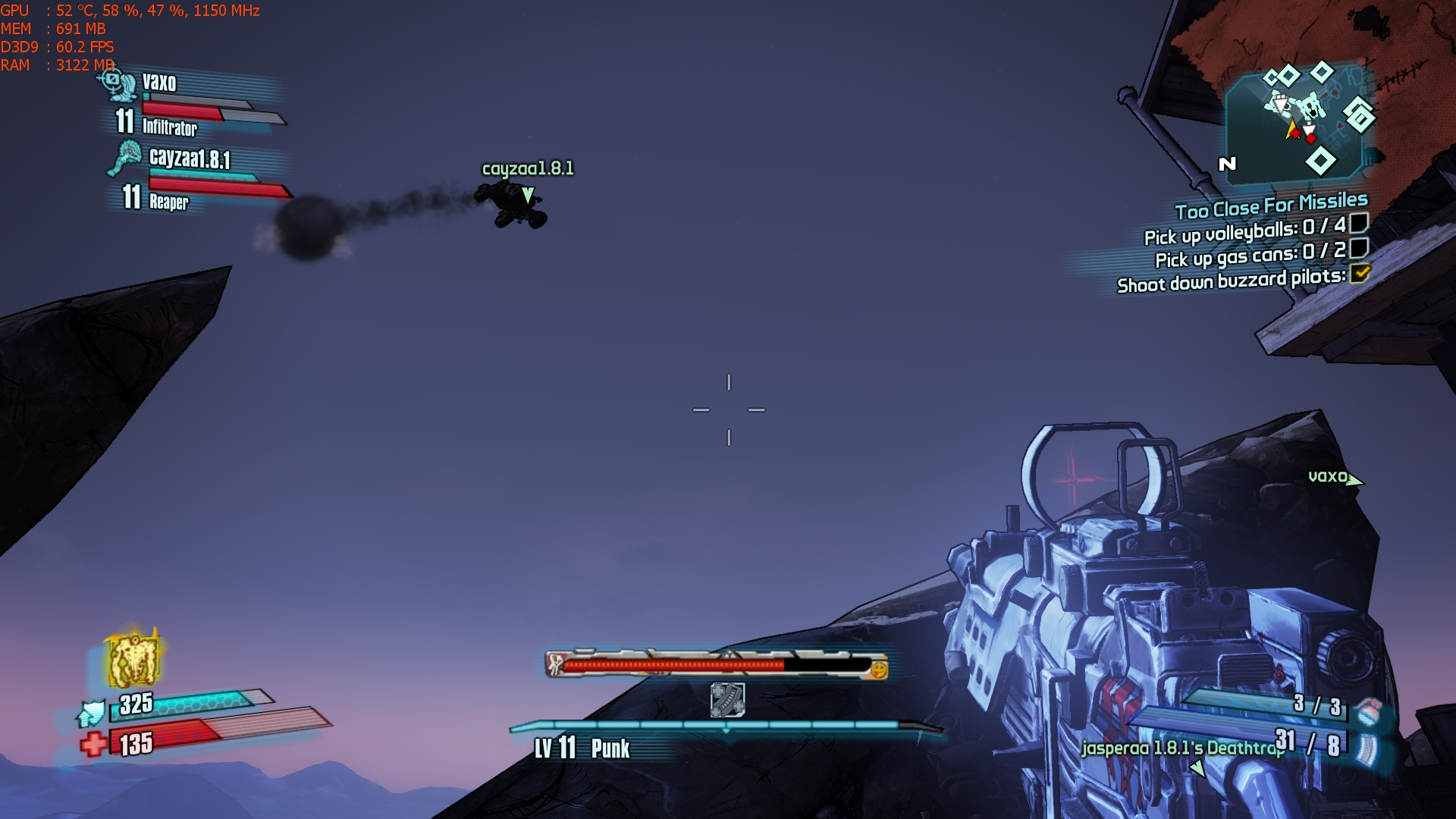Click the grenade icon beside 3 / 3

pyautogui.click(x=1367, y=711)
